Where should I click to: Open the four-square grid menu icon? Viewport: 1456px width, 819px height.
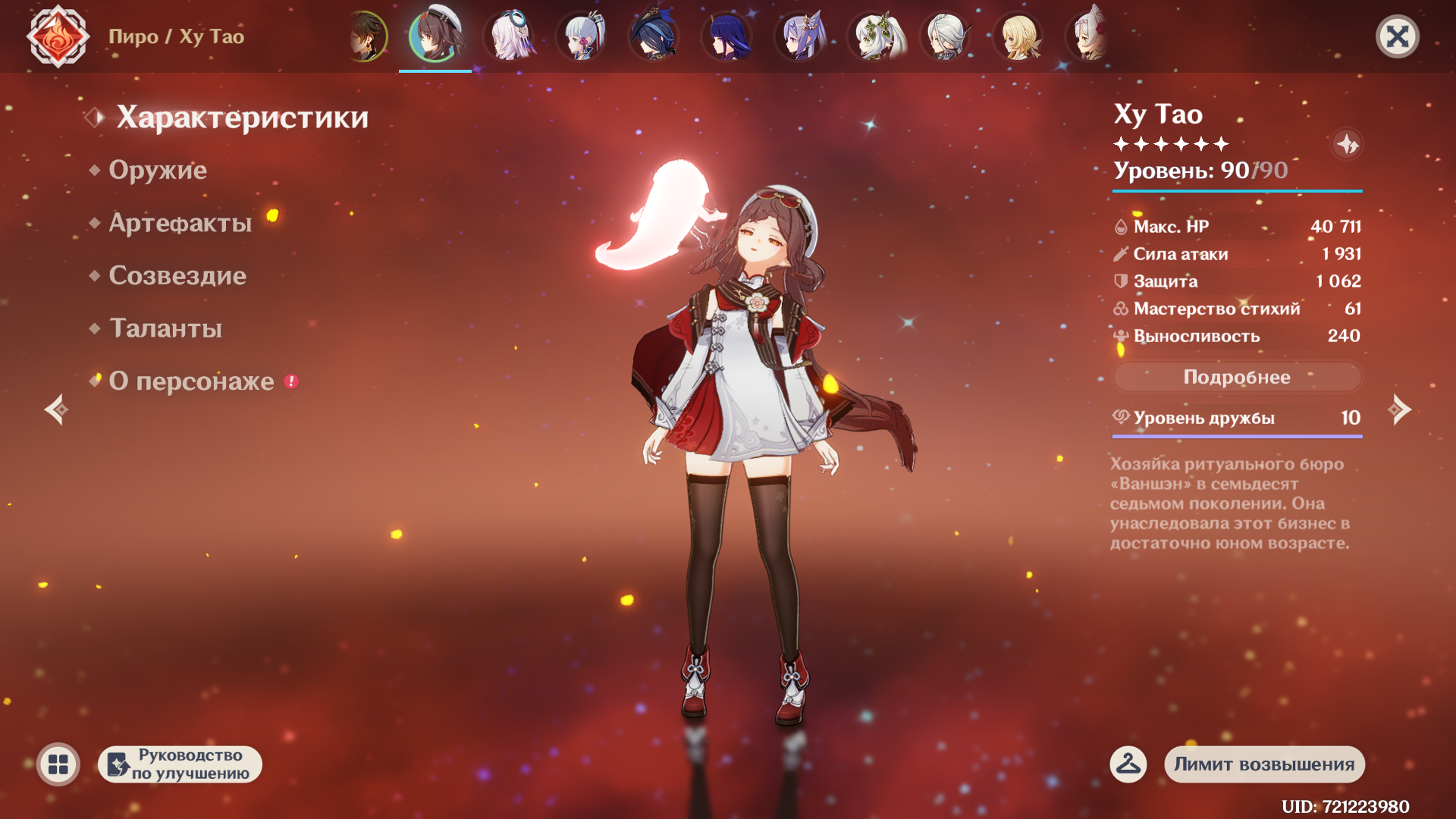[58, 764]
